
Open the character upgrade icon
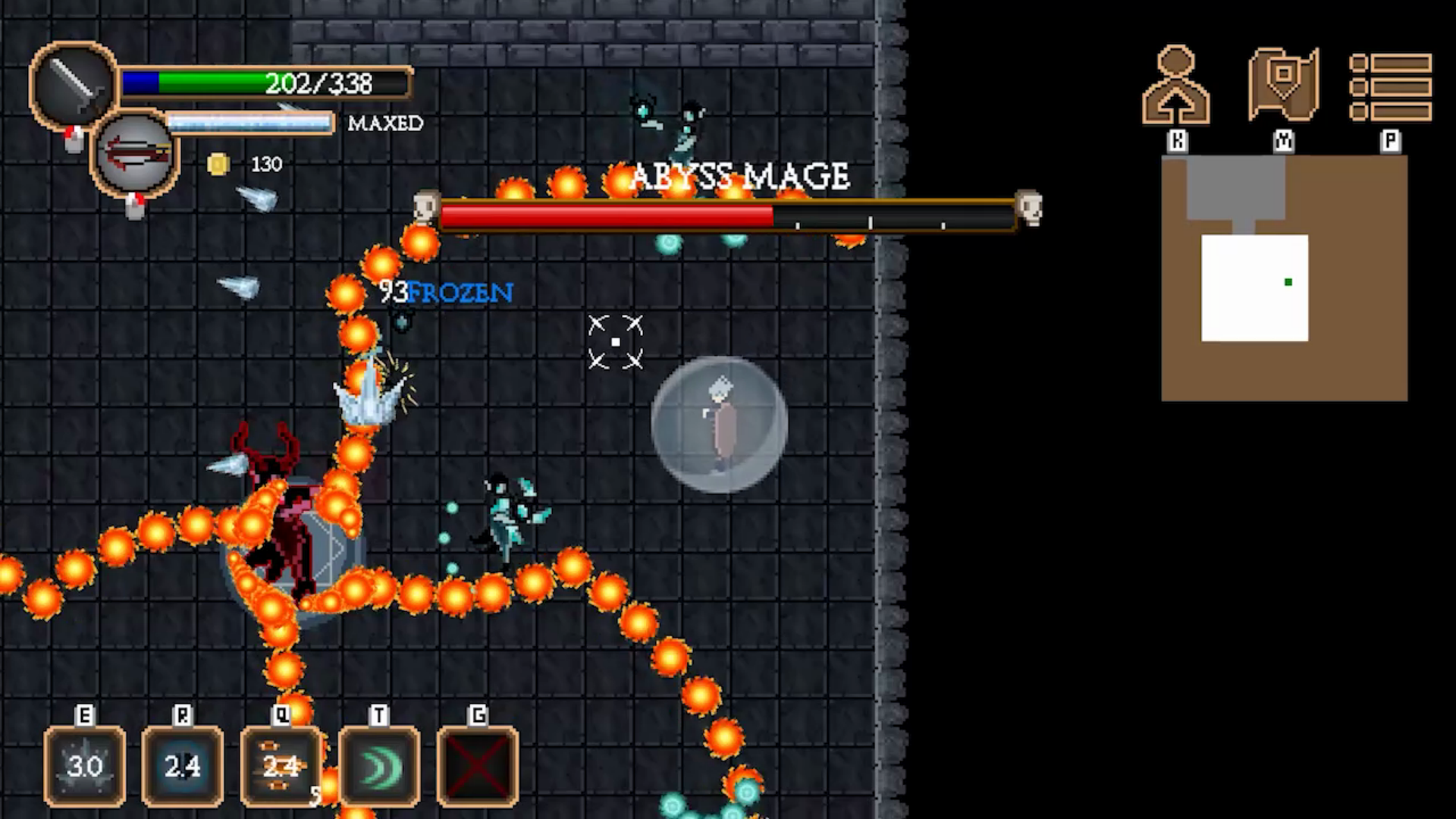[x=1176, y=85]
